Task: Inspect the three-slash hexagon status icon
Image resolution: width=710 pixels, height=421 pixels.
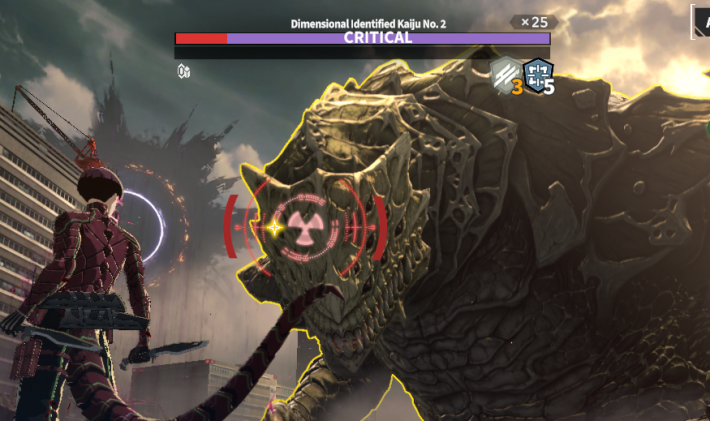Action: pos(505,74)
